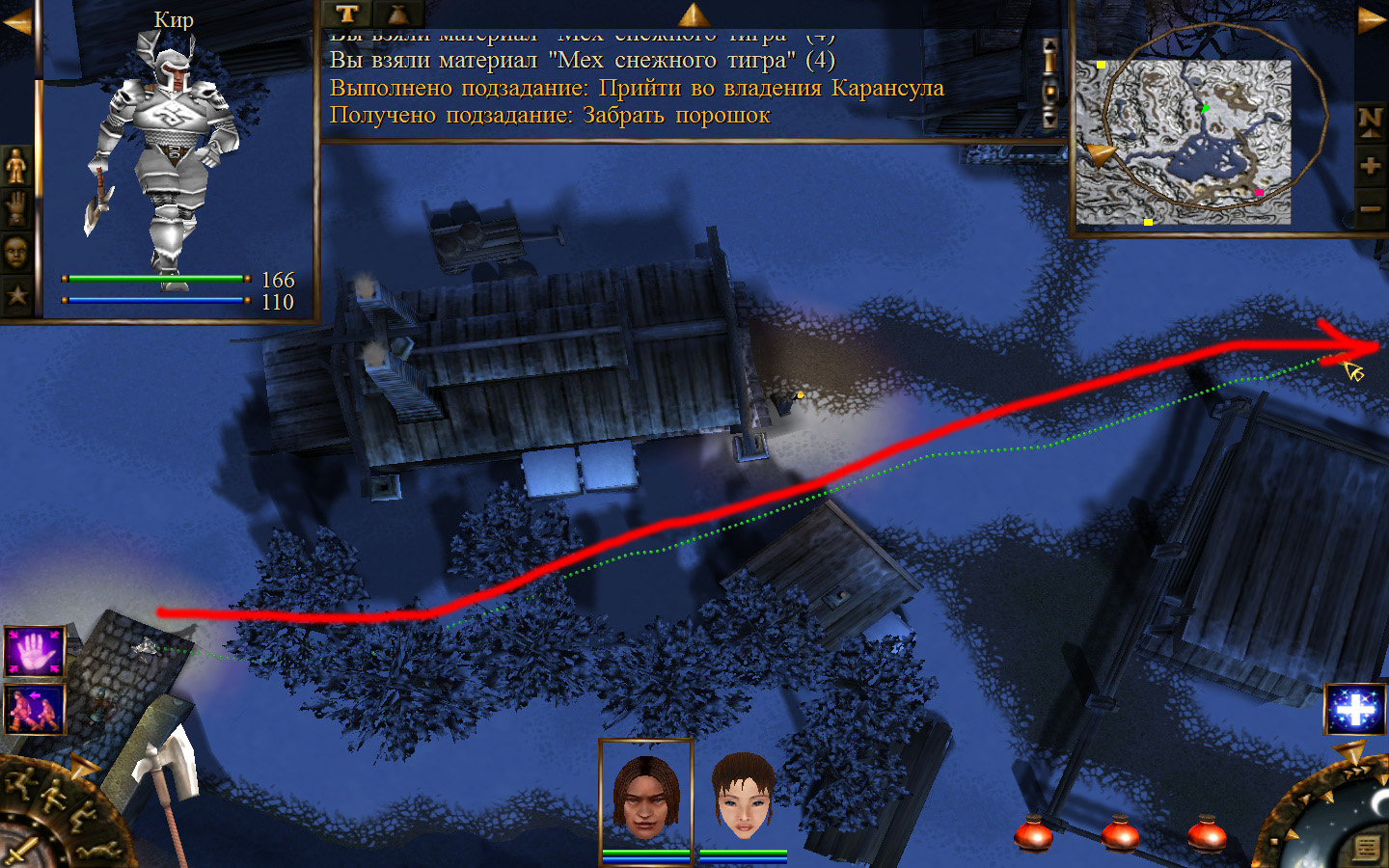This screenshot has height=868, width=1389.
Task: Zoom in the minimap with plus button
Action: [x=1370, y=166]
